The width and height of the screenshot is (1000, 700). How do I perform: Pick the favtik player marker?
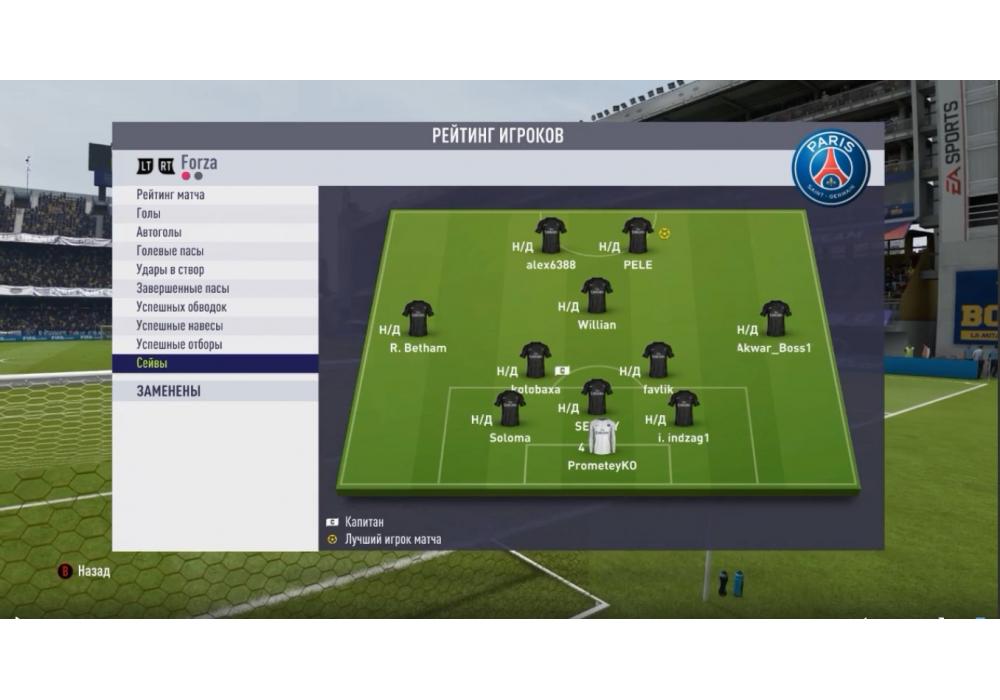click(x=658, y=360)
